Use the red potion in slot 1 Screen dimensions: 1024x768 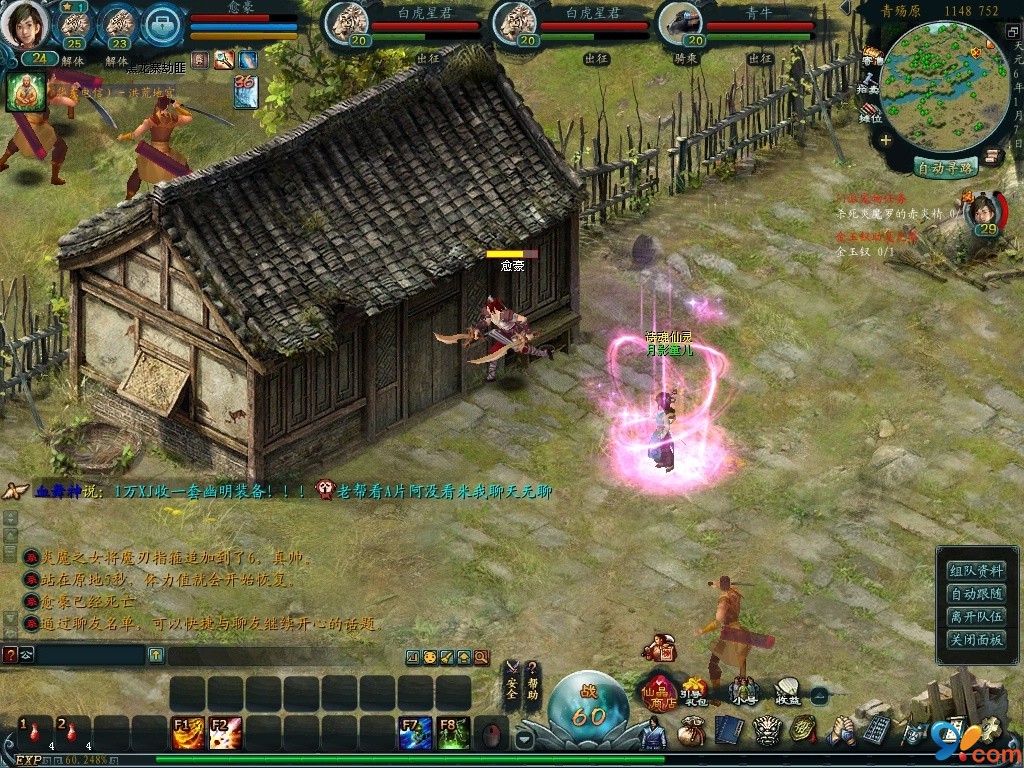pos(35,733)
